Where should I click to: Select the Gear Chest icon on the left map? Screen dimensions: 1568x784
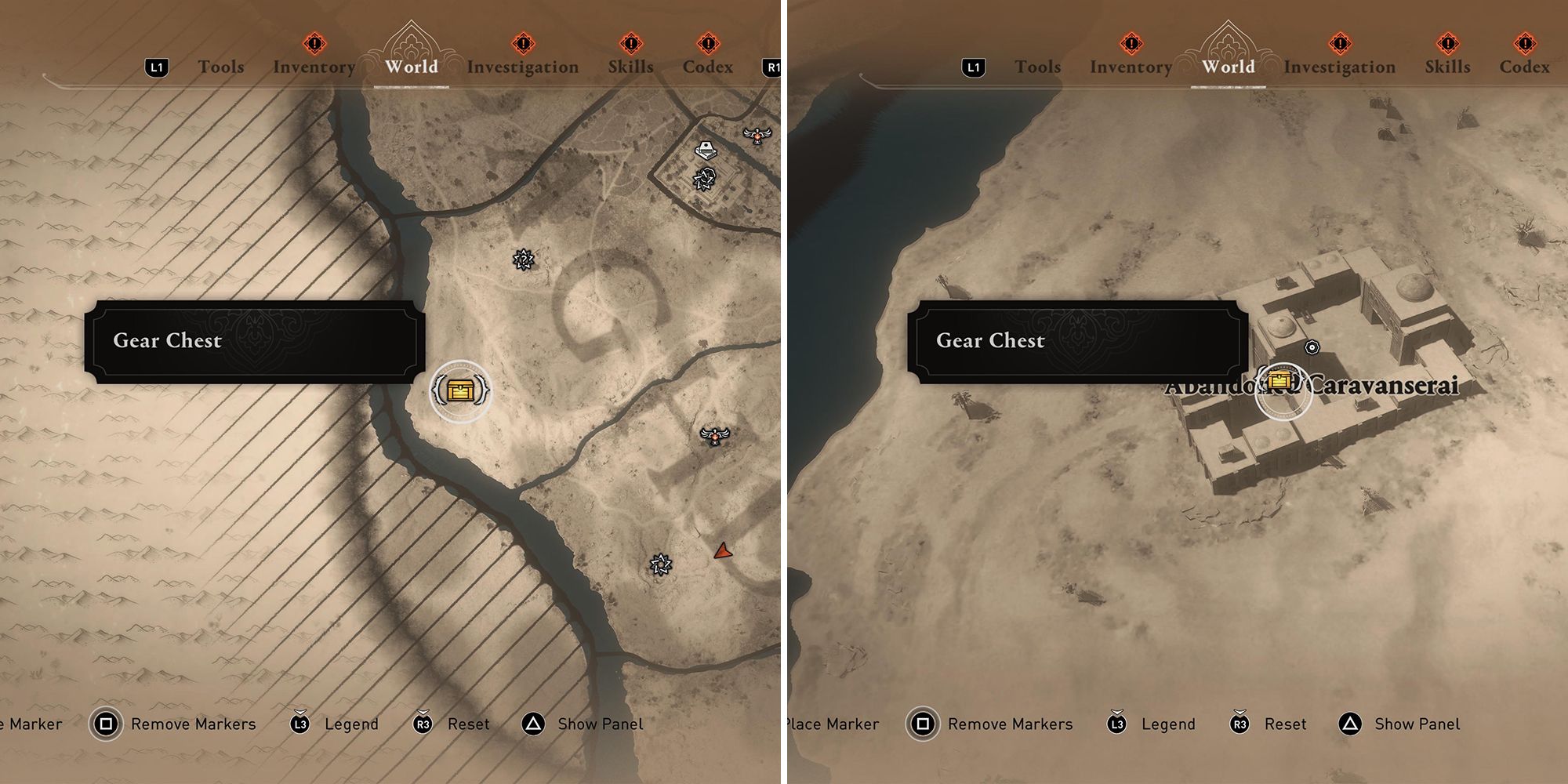click(x=461, y=387)
